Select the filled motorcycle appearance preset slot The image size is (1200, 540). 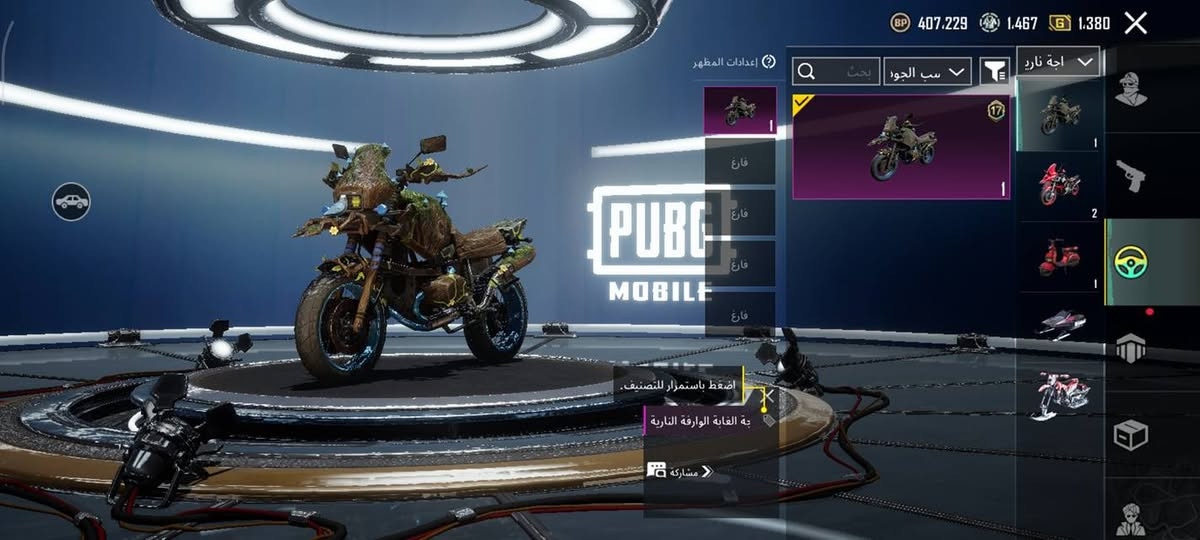739,110
